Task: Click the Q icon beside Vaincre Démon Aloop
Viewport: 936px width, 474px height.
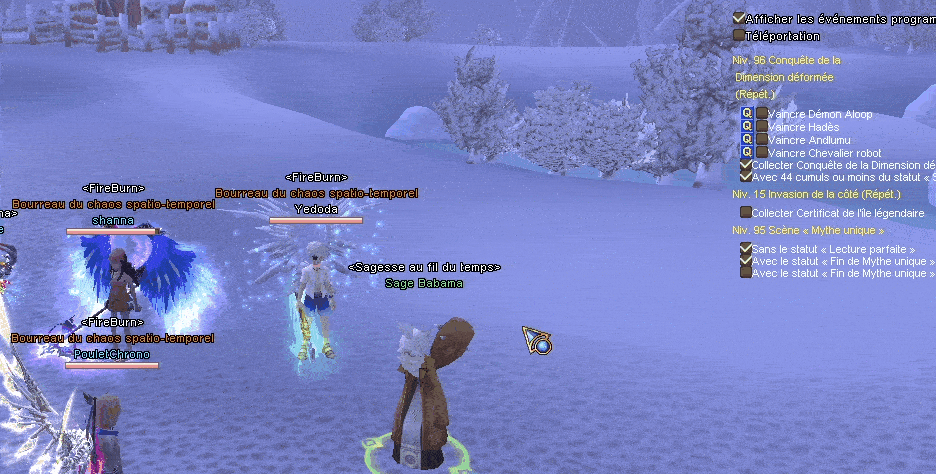Action: pyautogui.click(x=747, y=114)
